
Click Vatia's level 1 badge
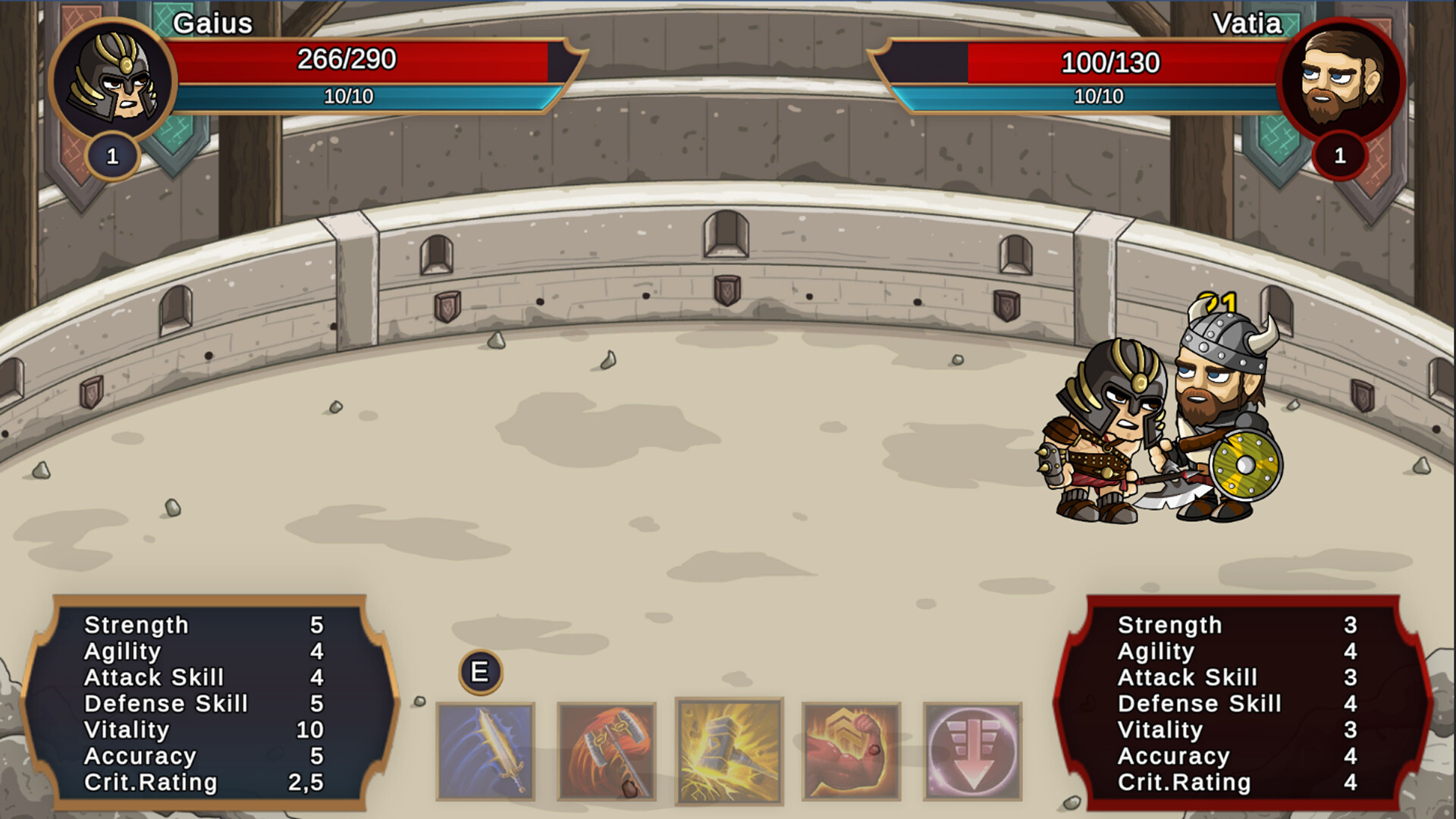1341,157
